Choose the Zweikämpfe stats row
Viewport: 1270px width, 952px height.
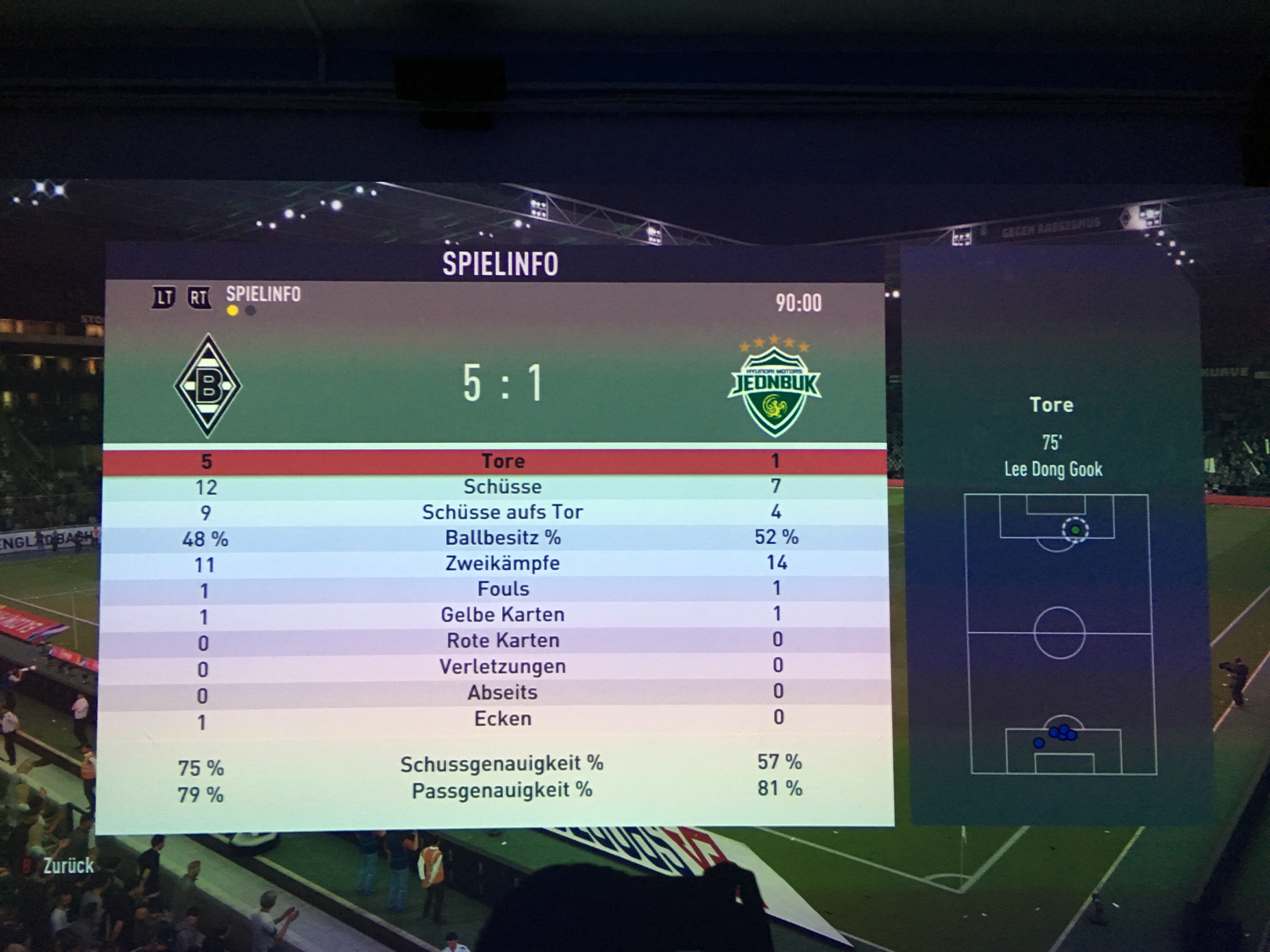[502, 563]
